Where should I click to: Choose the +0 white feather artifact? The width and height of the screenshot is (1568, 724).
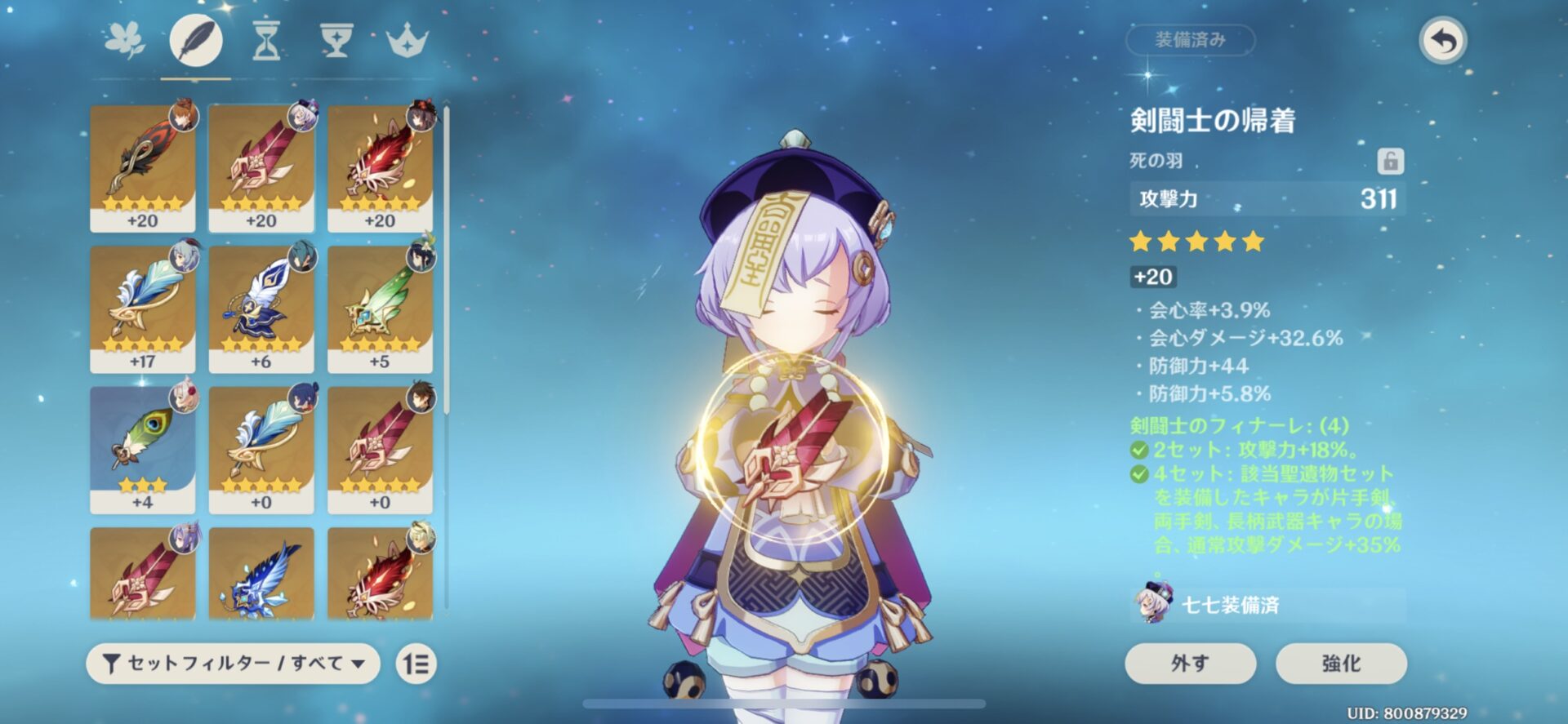(x=261, y=449)
